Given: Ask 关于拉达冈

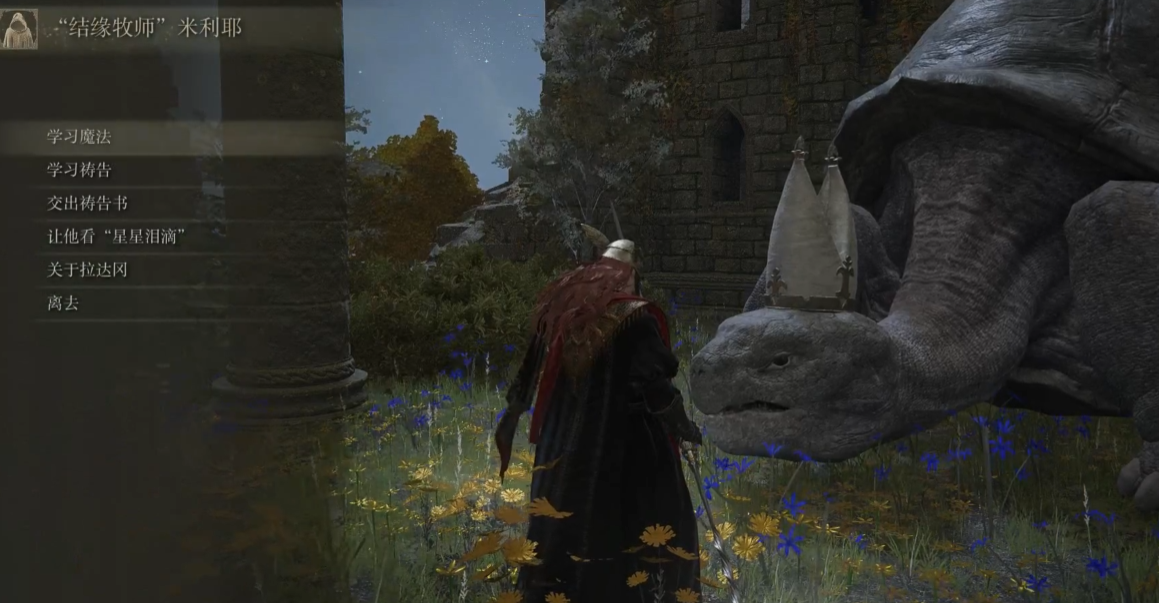Looking at the screenshot, I should (x=87, y=270).
